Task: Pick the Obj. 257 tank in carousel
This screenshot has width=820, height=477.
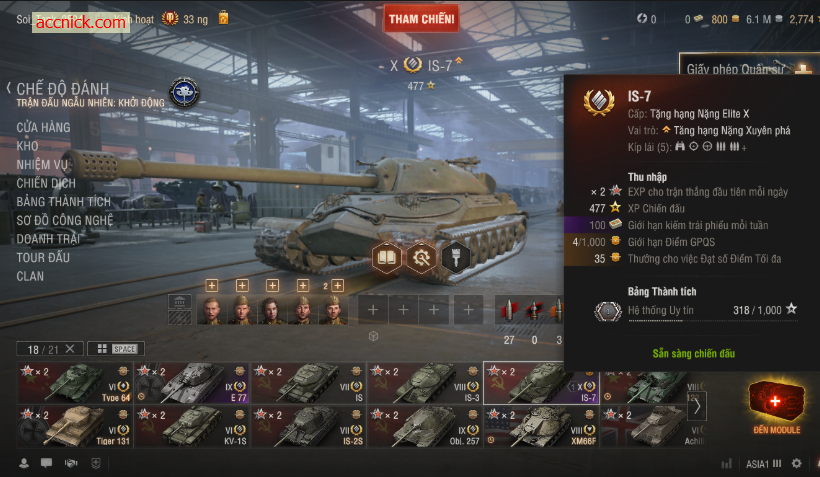Action: (x=424, y=426)
